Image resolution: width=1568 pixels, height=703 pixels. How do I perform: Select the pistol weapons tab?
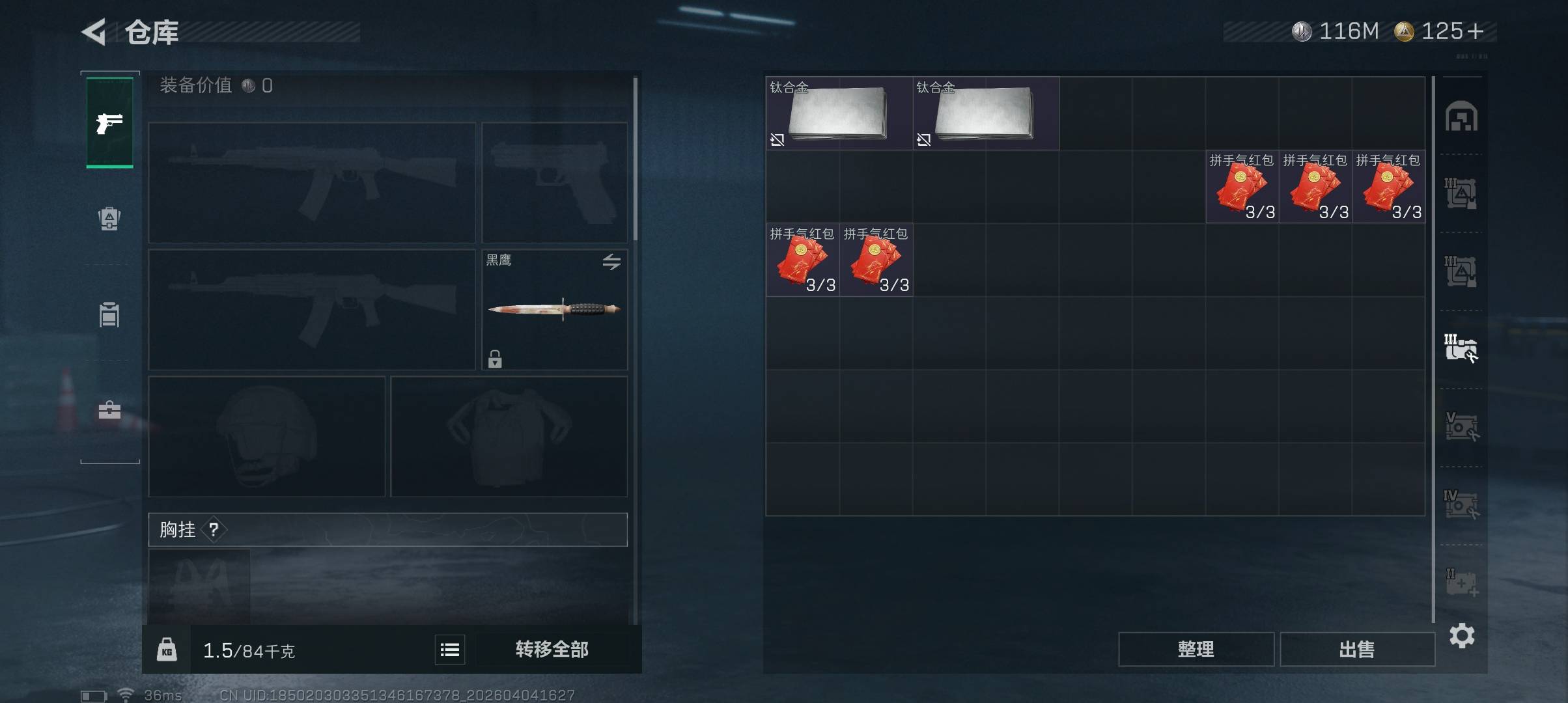pos(109,122)
